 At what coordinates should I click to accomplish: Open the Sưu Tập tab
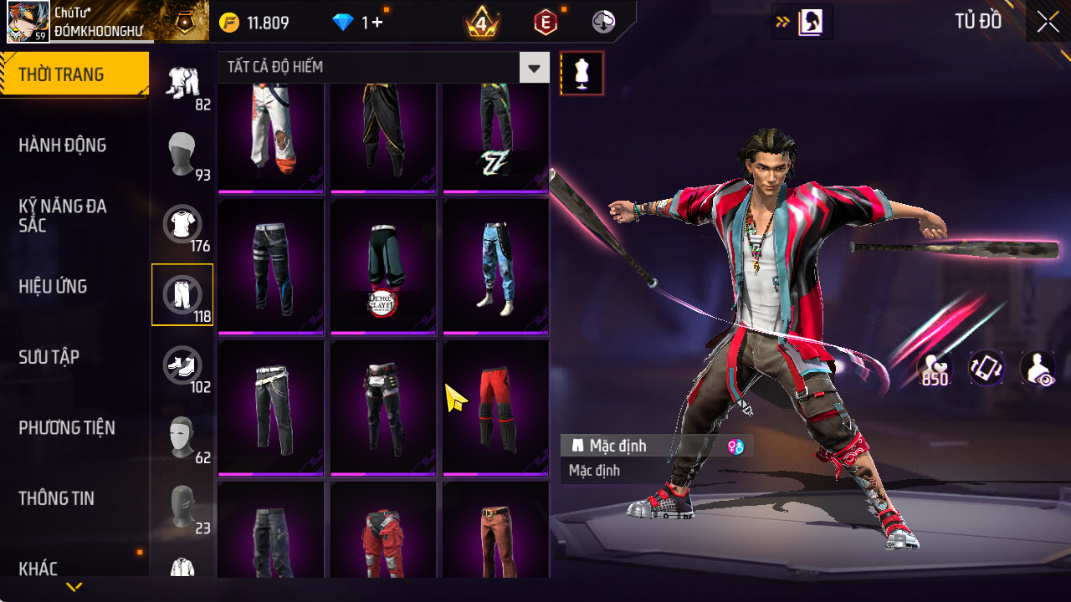[x=48, y=357]
